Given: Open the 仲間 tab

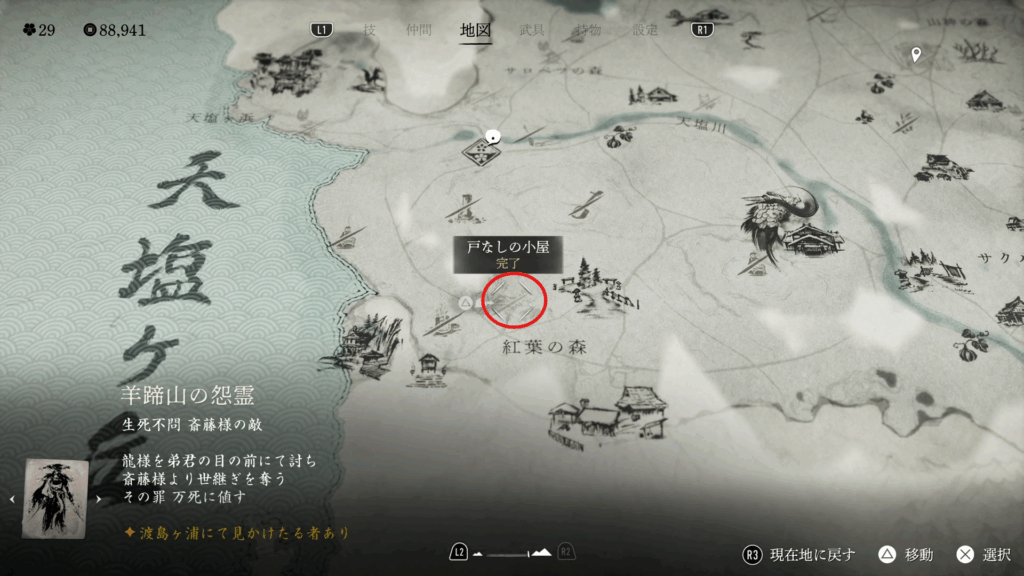Looking at the screenshot, I should pyautogui.click(x=419, y=30).
